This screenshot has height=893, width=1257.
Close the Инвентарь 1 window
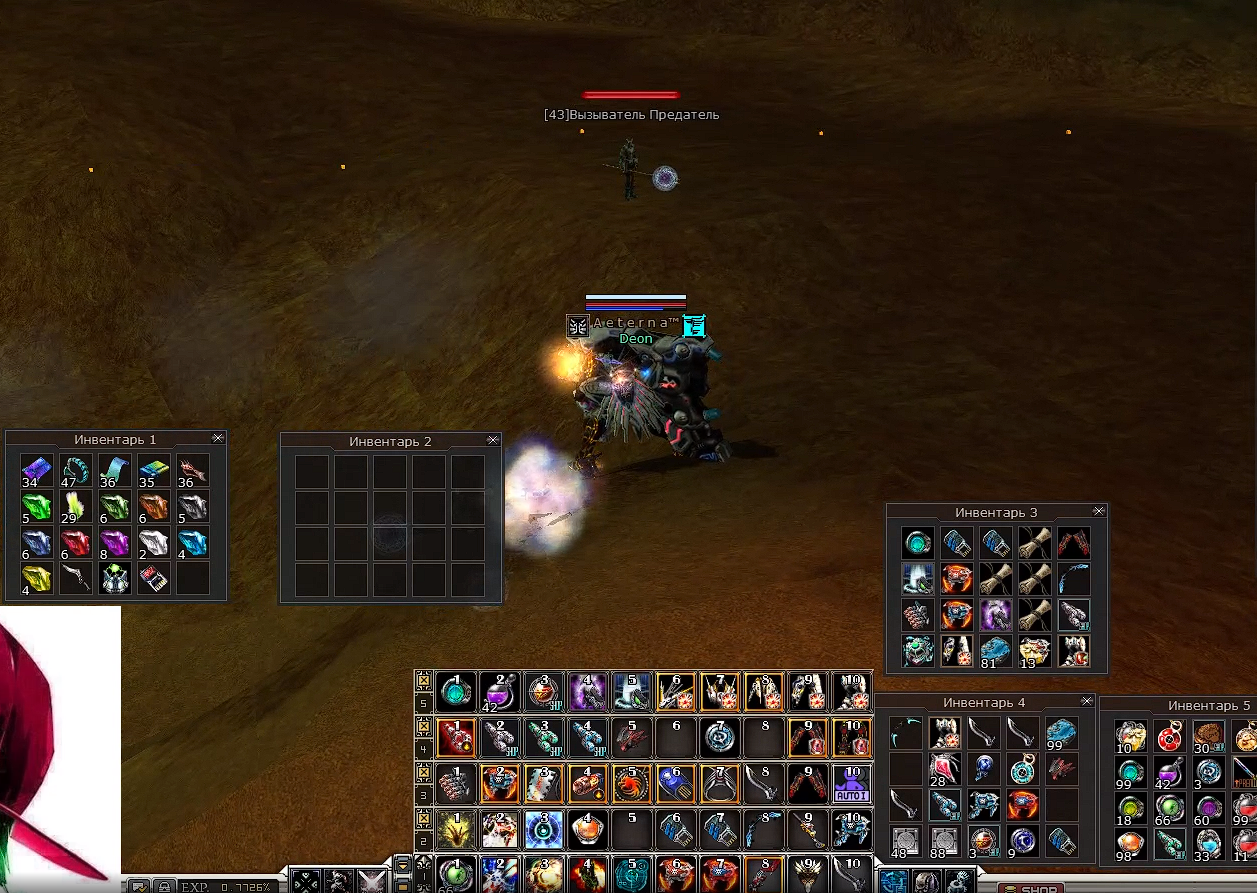pos(218,439)
